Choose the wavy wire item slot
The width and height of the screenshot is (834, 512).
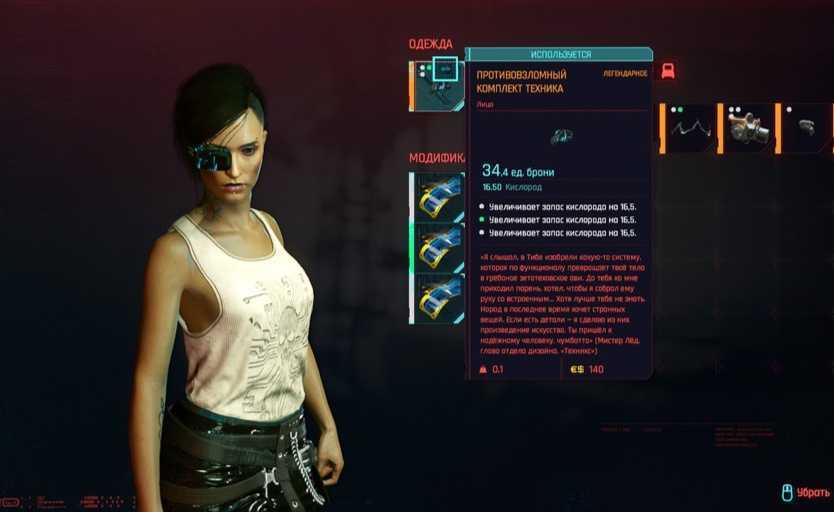coord(691,128)
